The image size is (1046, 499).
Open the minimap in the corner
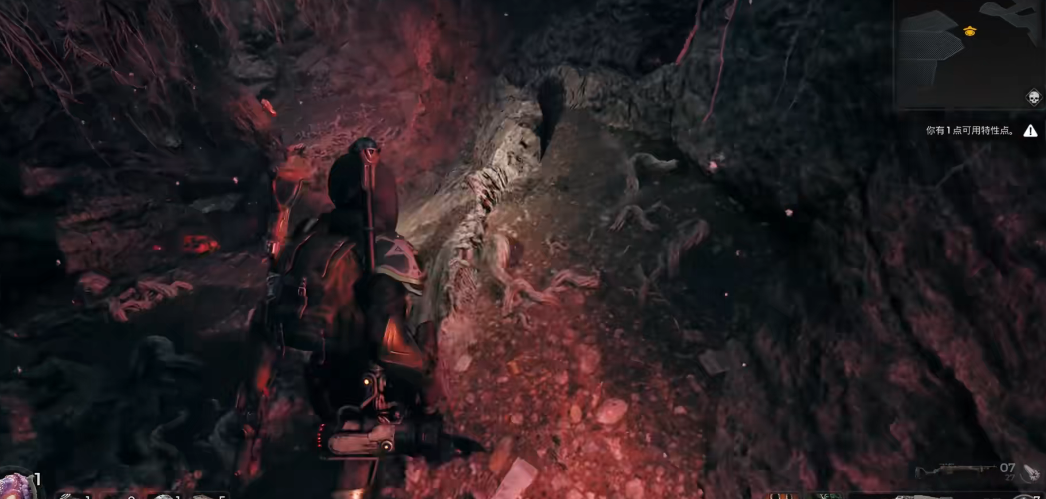pos(968,55)
